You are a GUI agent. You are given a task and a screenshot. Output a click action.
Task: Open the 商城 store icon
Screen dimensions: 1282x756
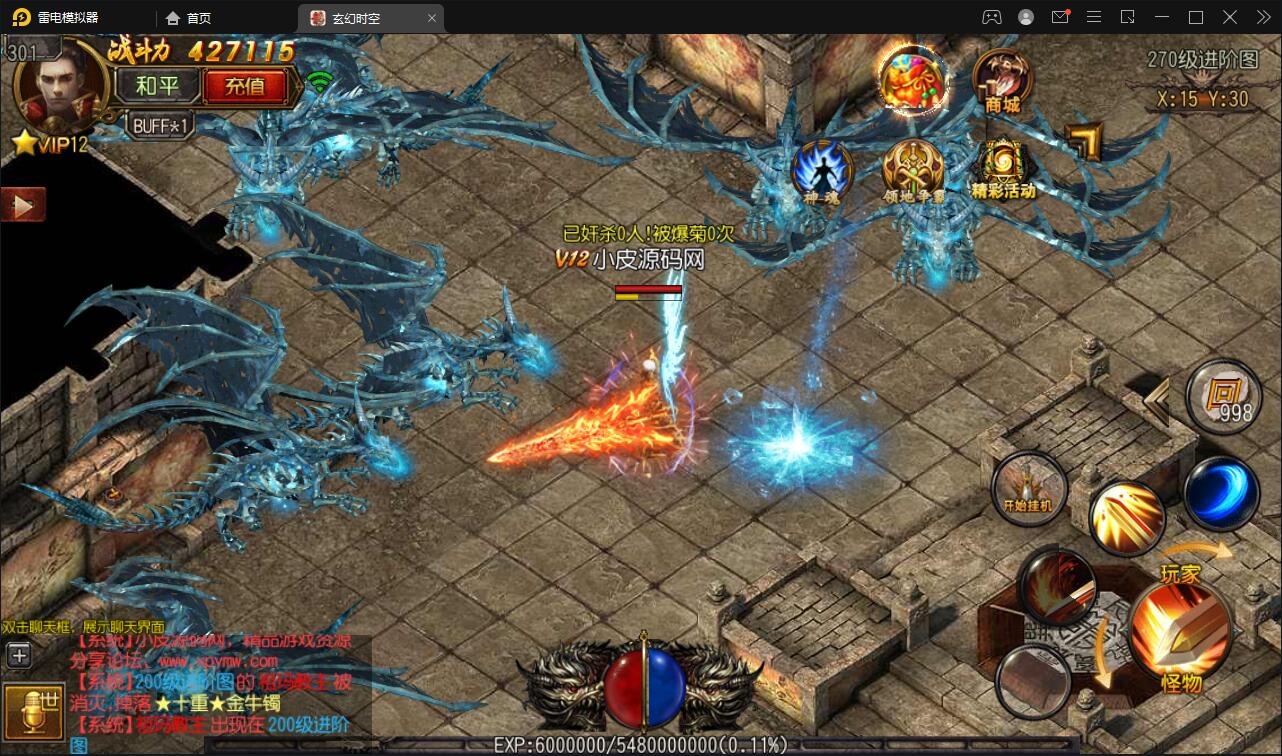(x=1002, y=80)
